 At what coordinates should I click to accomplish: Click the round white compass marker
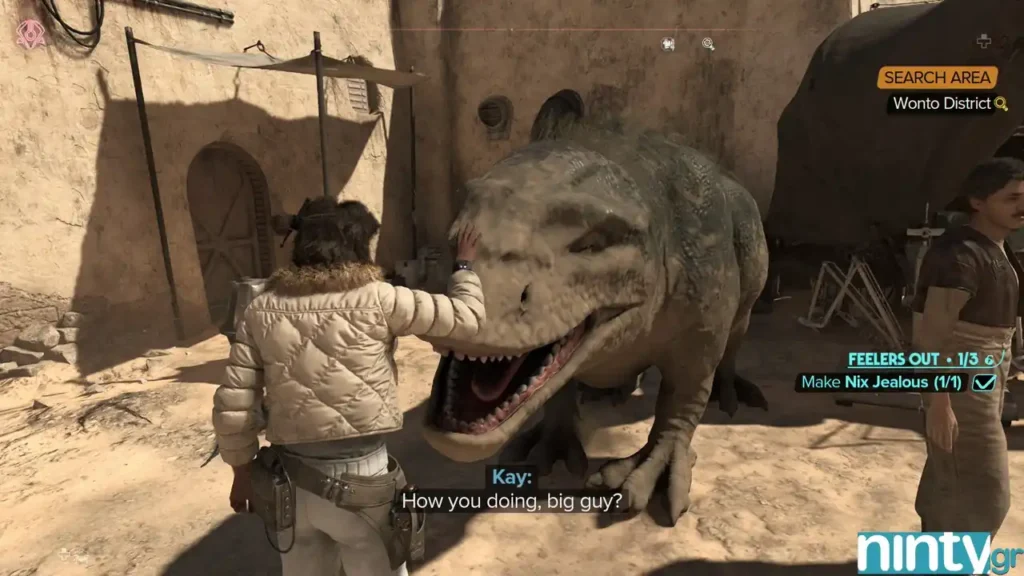(x=668, y=44)
